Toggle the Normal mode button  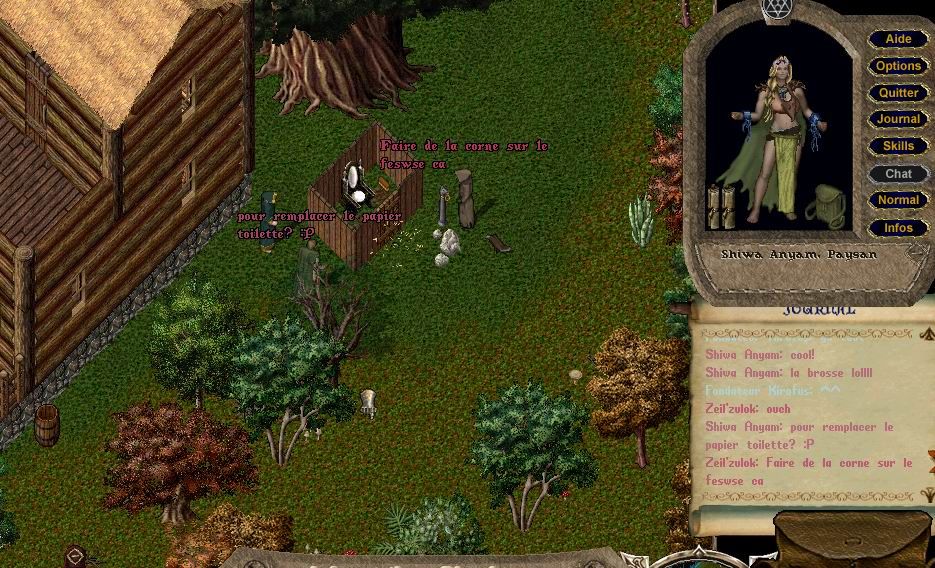tap(898, 200)
